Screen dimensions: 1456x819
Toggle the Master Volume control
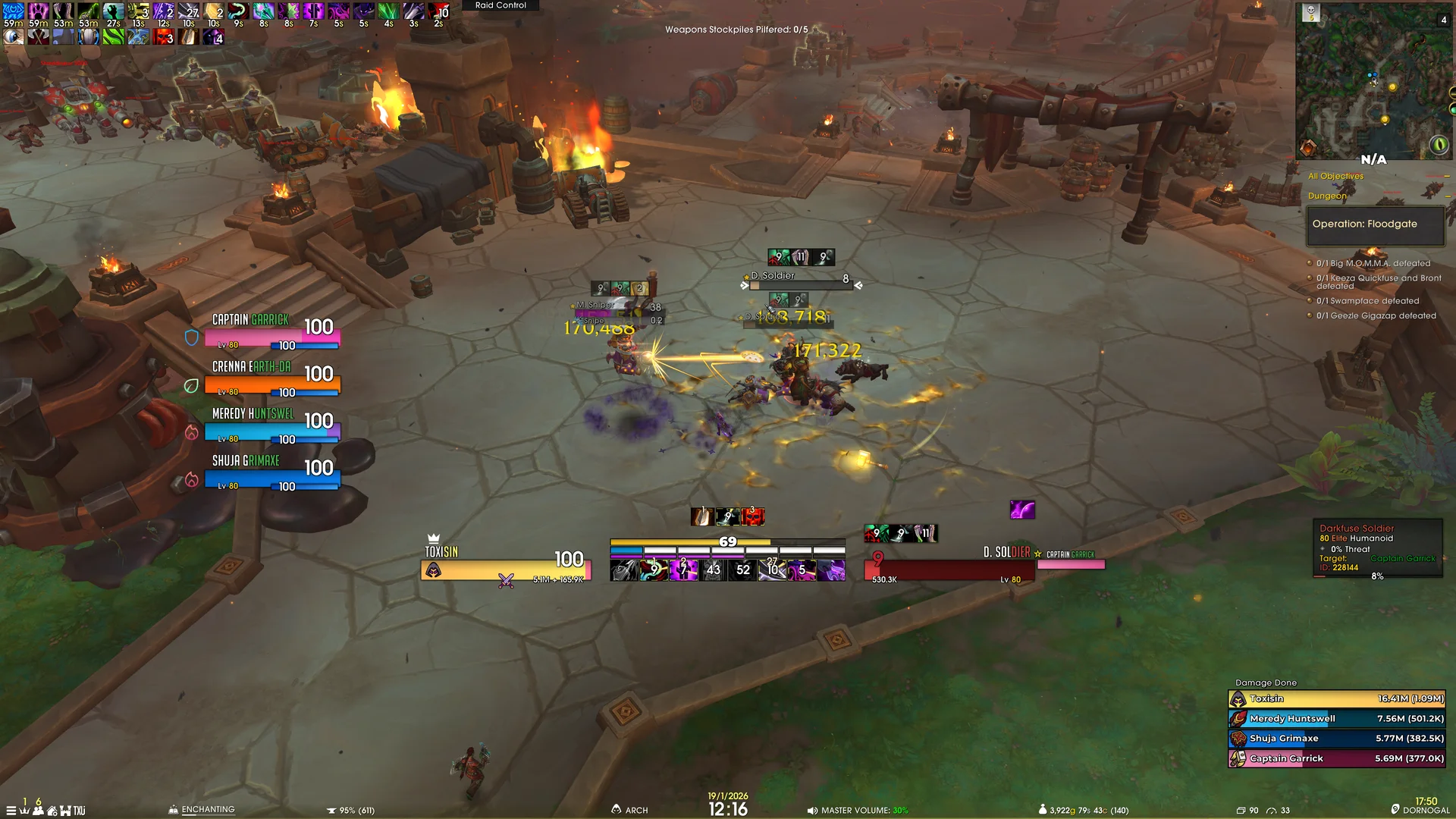(x=858, y=810)
